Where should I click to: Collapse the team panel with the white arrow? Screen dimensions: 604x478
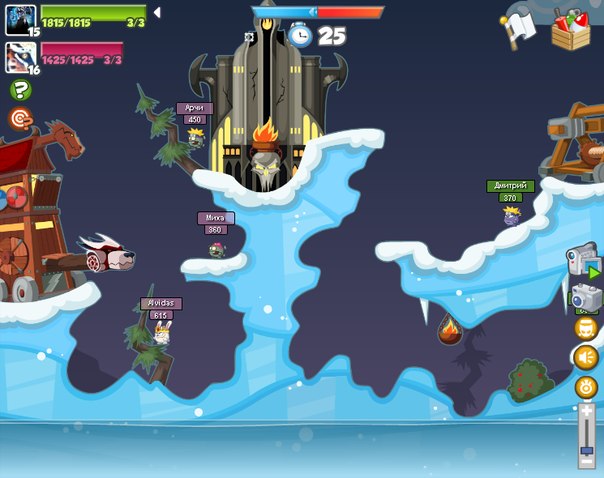pyautogui.click(x=156, y=13)
